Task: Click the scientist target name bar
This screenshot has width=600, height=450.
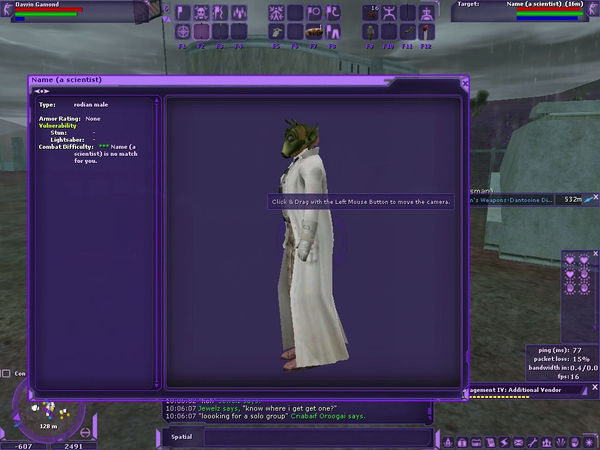Action: pos(518,5)
